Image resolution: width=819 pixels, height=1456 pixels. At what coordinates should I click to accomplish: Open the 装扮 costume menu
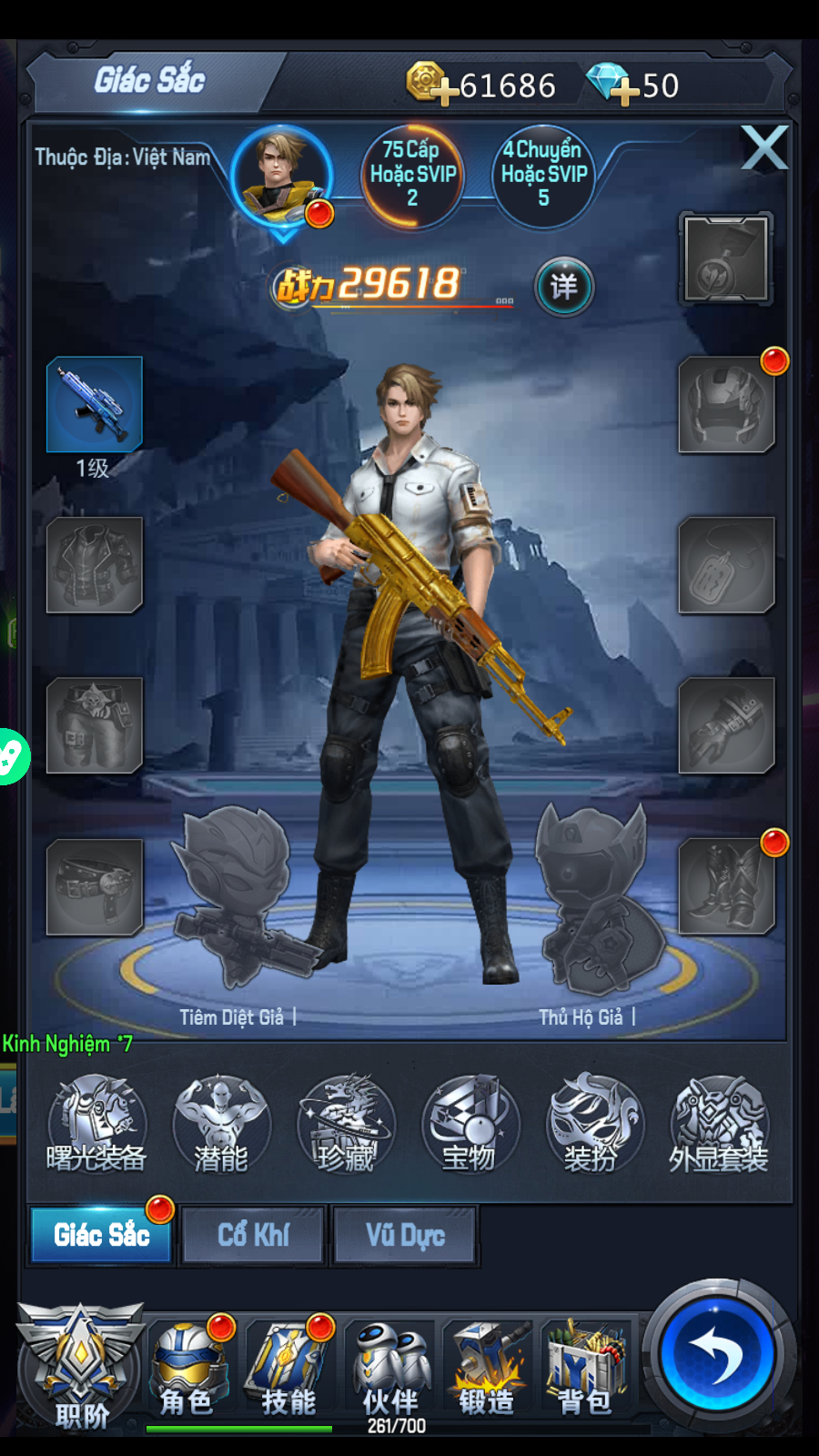coord(593,1124)
